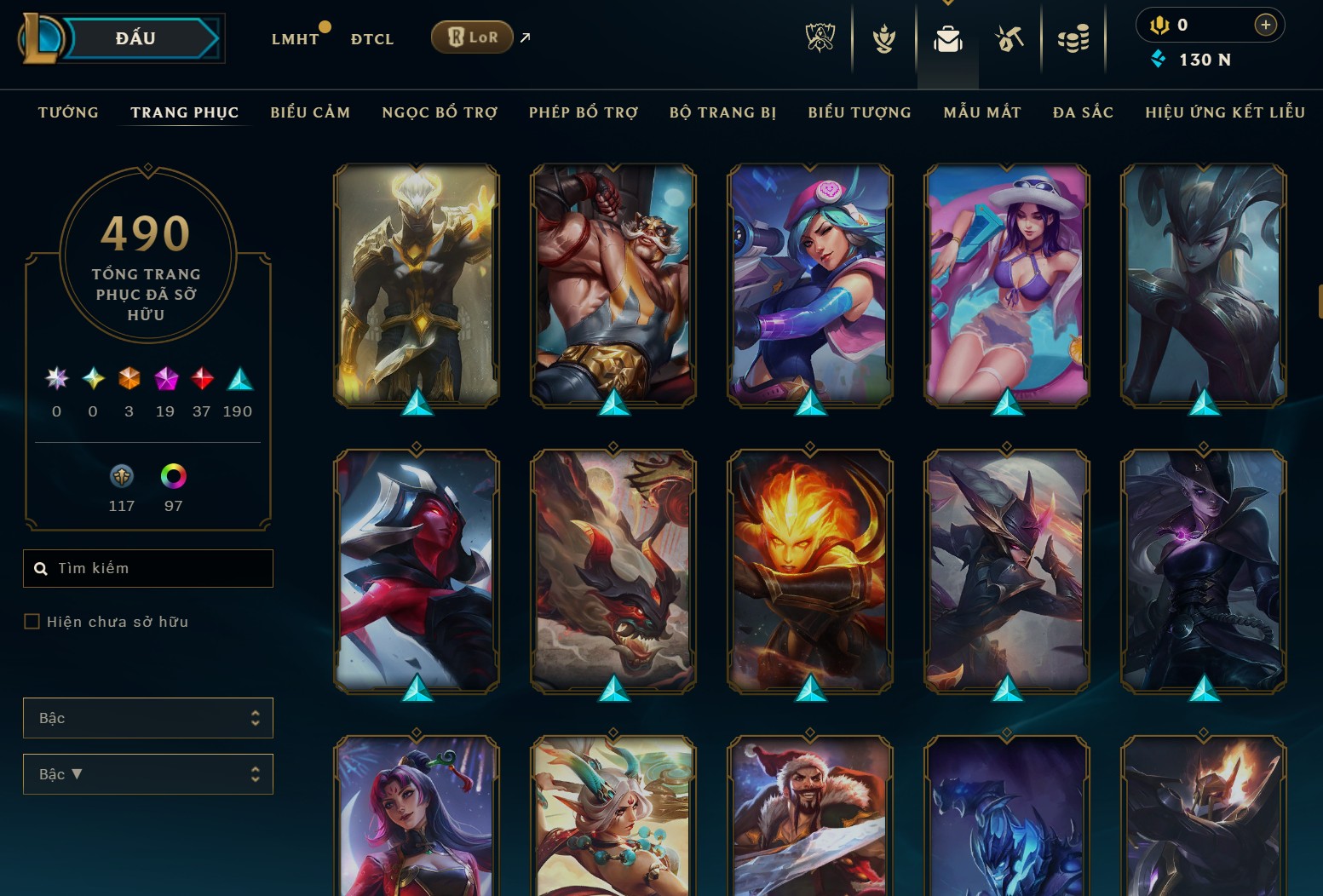1323x896 pixels.
Task: Click the Esports Worlds crest icon
Action: point(820,37)
